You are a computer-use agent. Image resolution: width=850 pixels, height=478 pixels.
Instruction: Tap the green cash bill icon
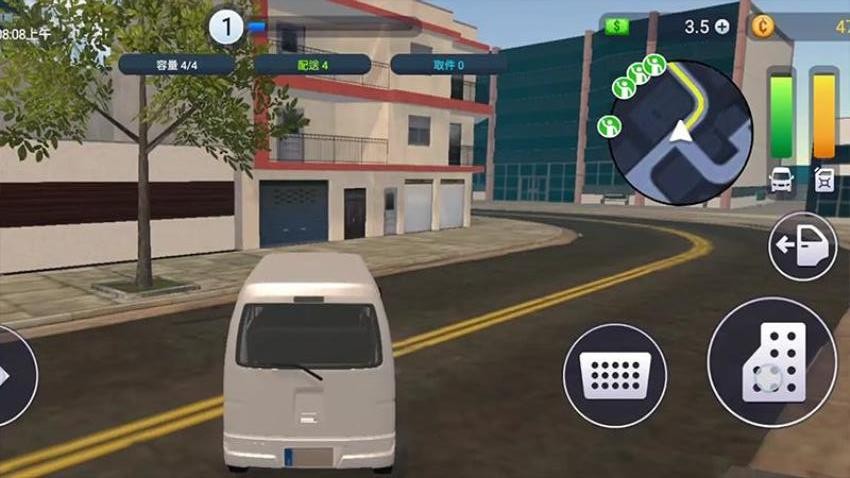coord(617,27)
